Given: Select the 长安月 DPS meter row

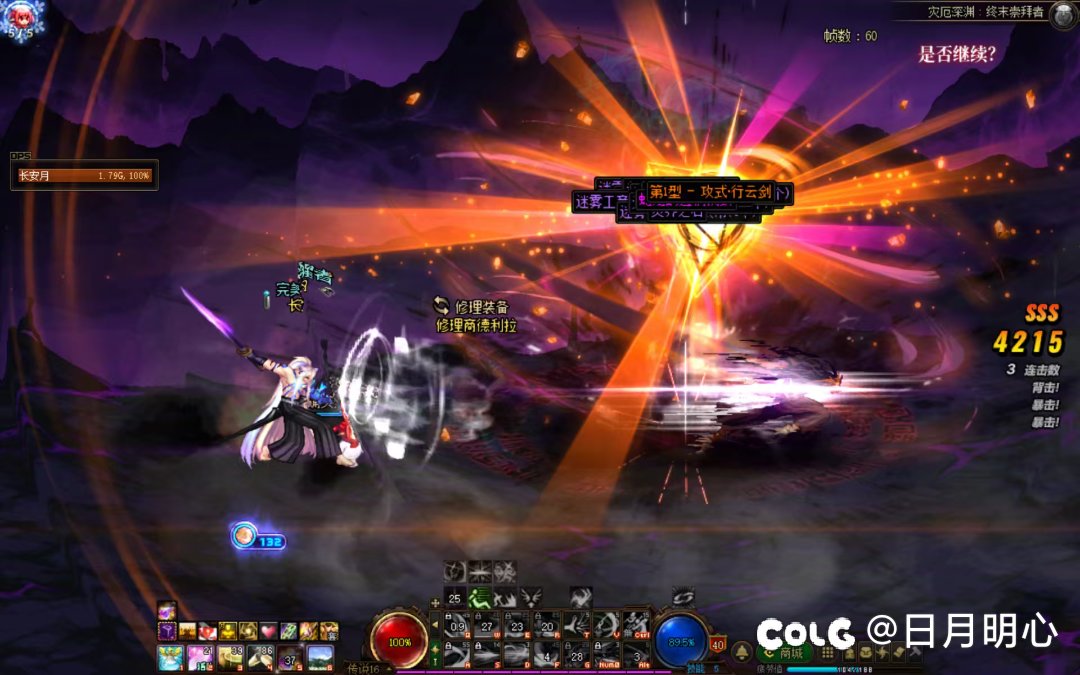Looking at the screenshot, I should [84, 176].
